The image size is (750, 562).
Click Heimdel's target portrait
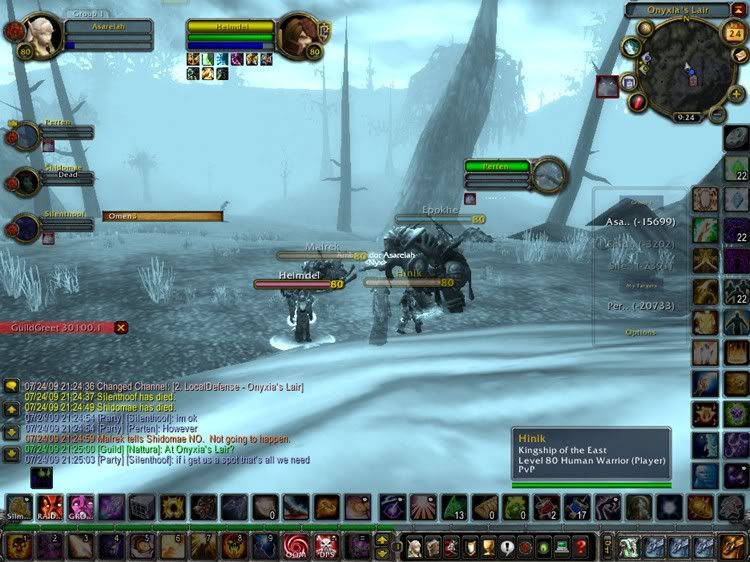tap(298, 33)
